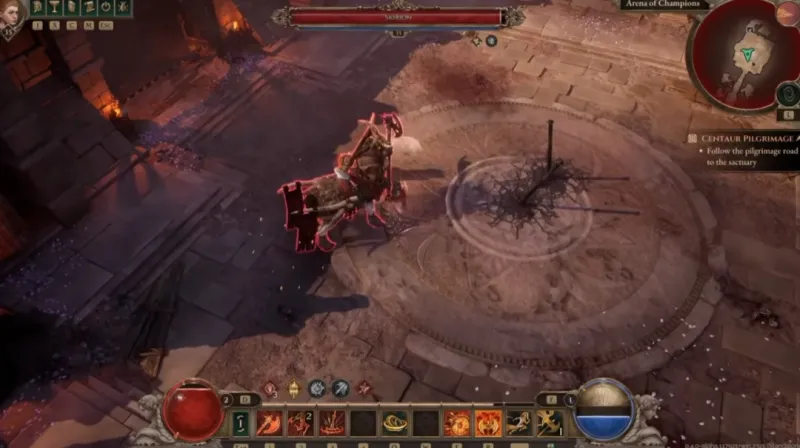This screenshot has width=800, height=448.
Task: Click the power-symbol menu icon
Action: tap(105, 8)
